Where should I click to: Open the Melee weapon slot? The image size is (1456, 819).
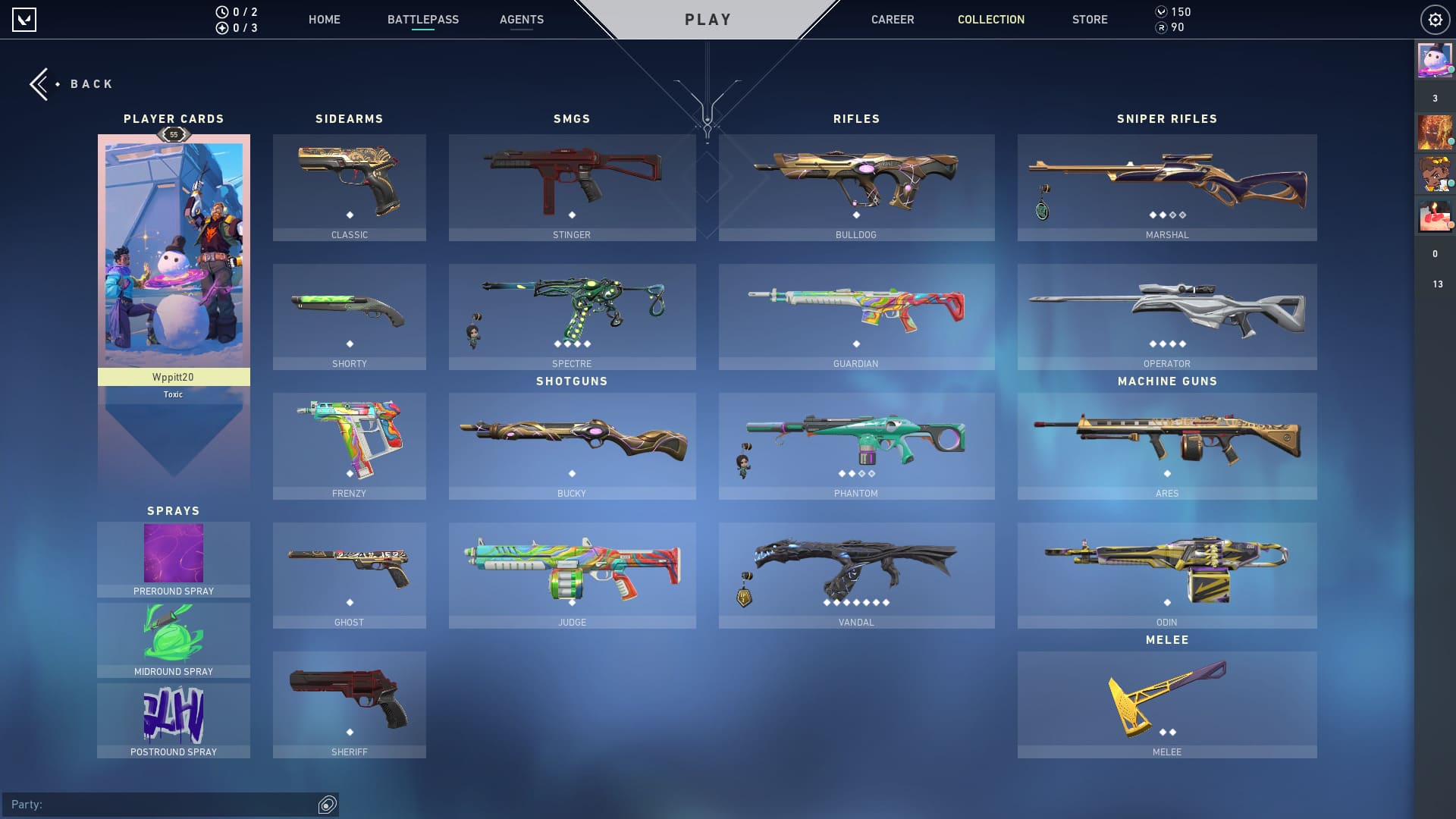coord(1166,704)
